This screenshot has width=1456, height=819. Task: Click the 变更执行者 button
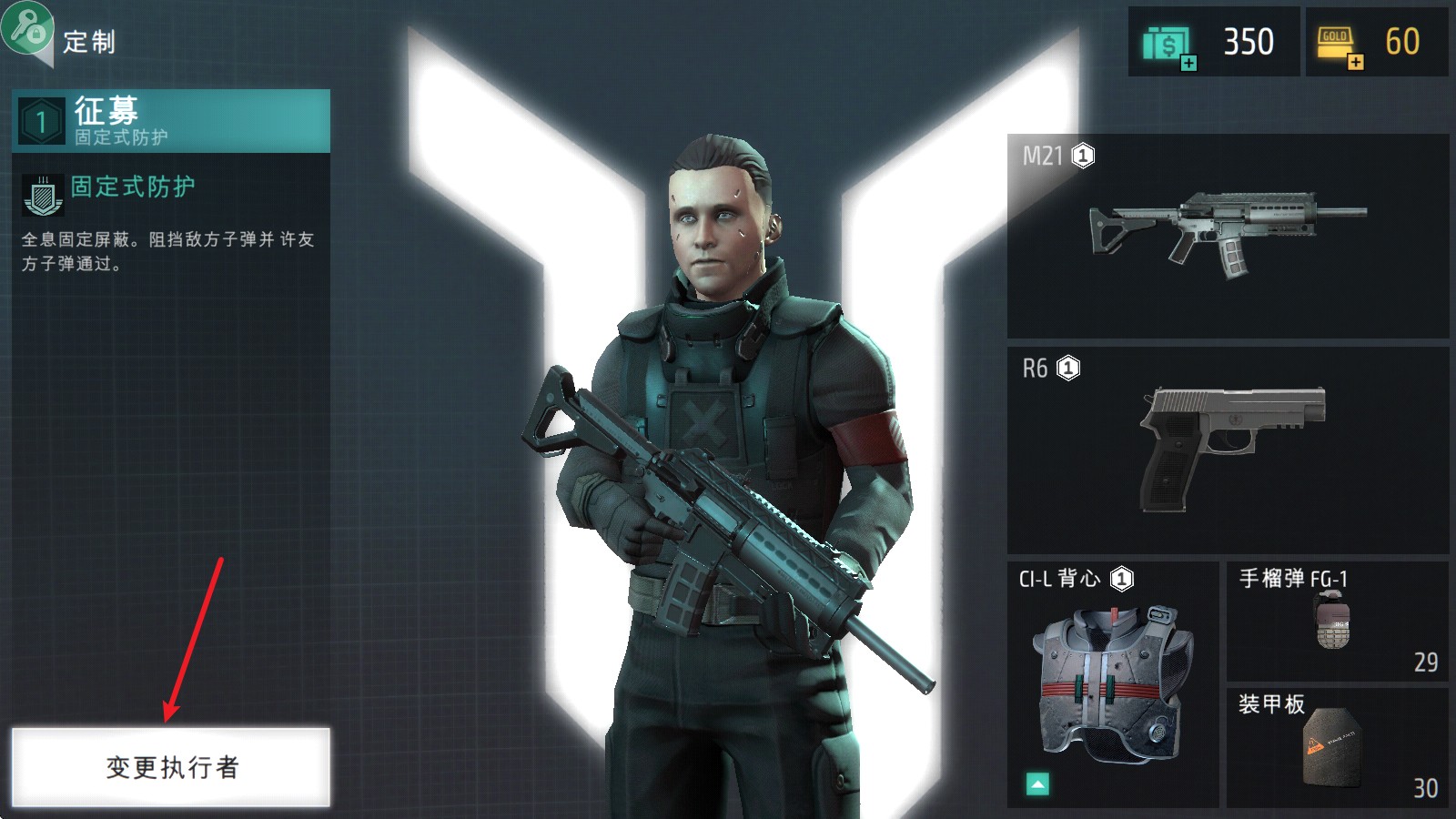pos(171,767)
